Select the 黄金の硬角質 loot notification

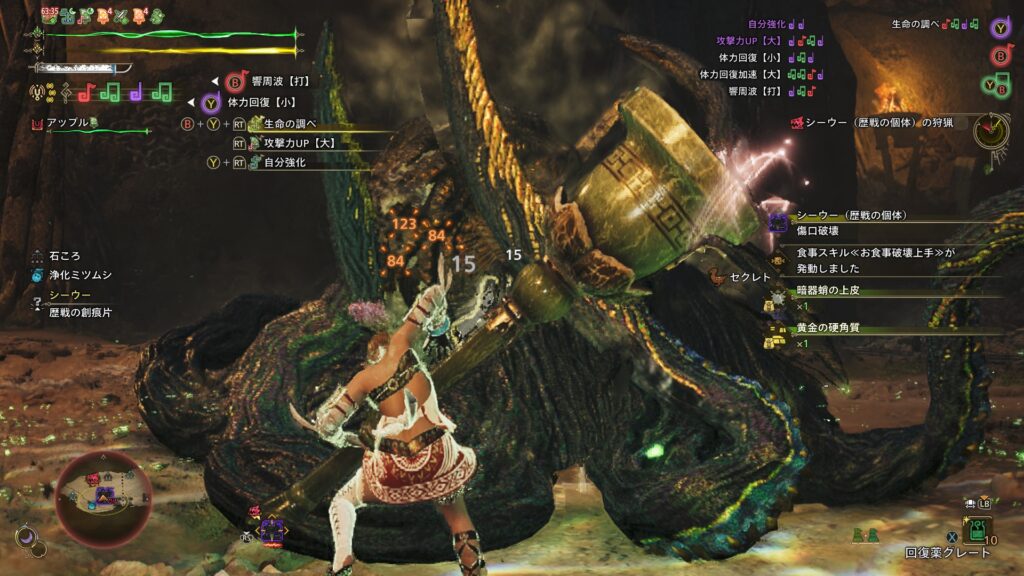830,329
